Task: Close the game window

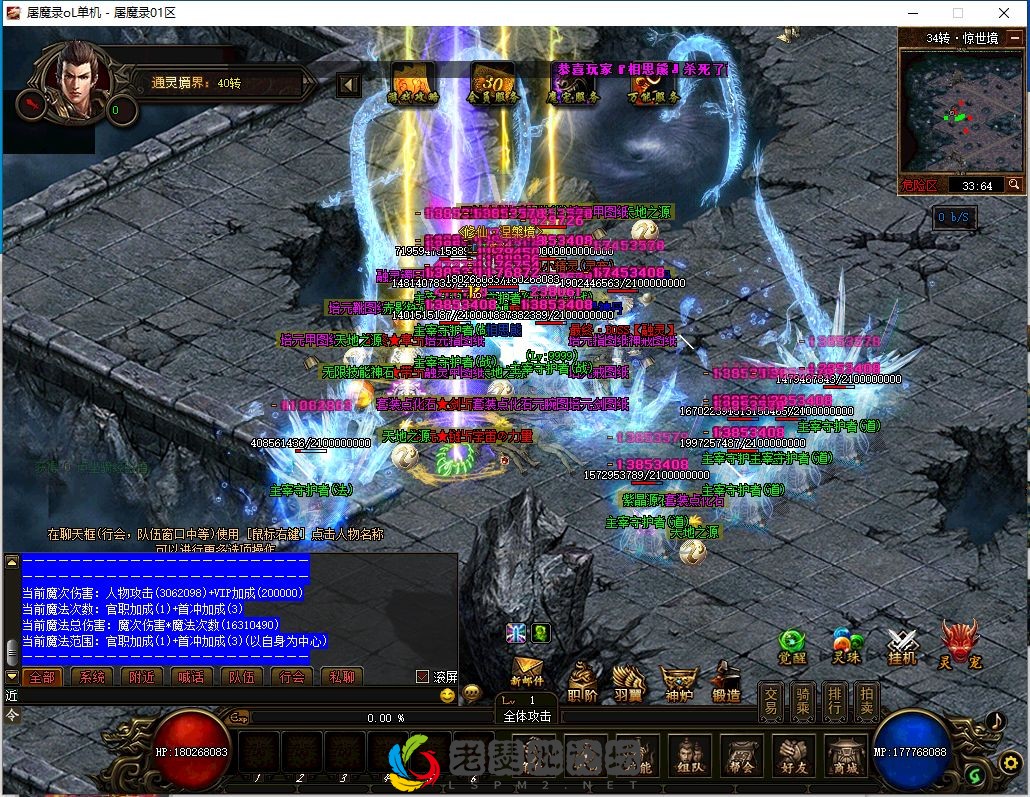Action: [1004, 13]
